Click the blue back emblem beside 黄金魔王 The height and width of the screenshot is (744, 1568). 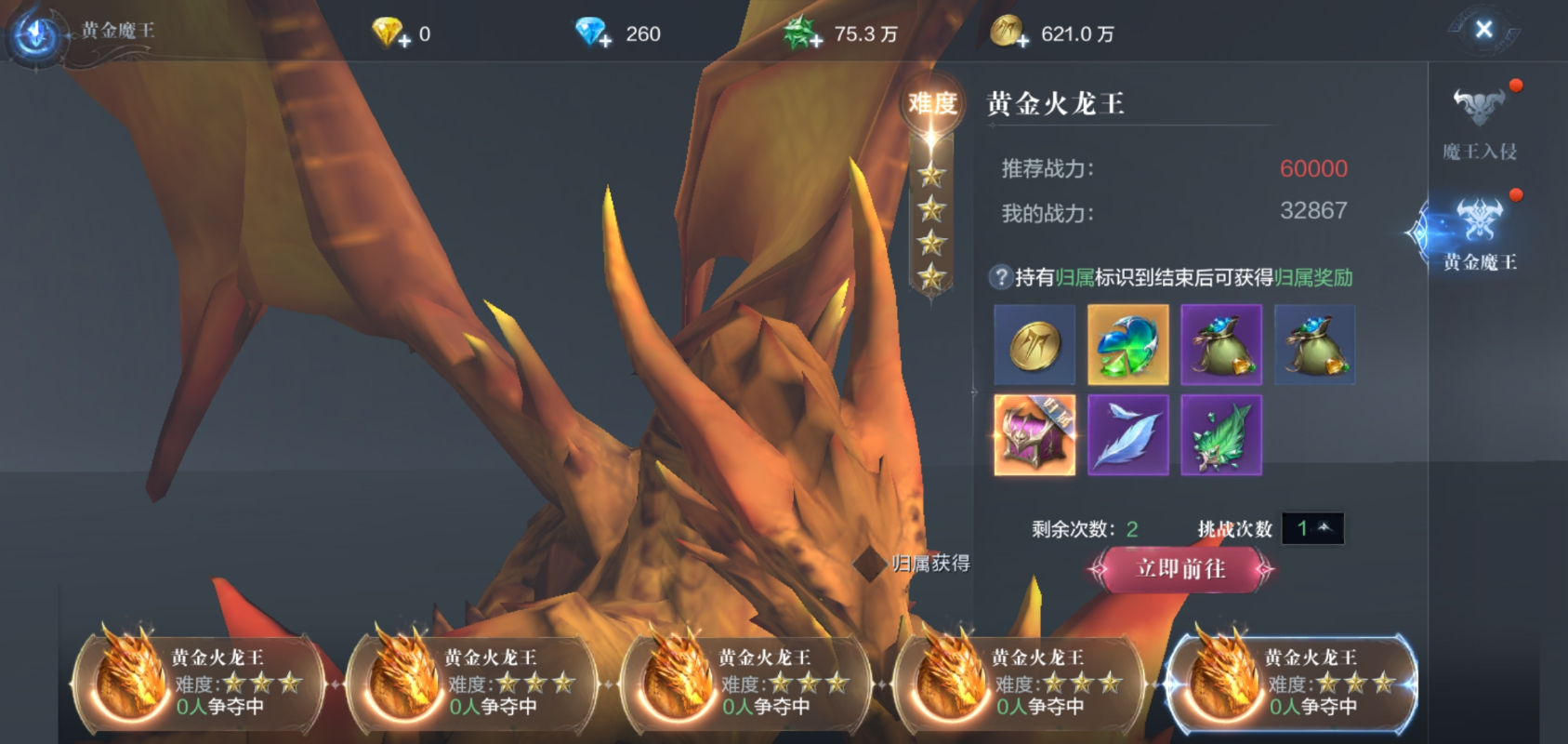coord(35,34)
